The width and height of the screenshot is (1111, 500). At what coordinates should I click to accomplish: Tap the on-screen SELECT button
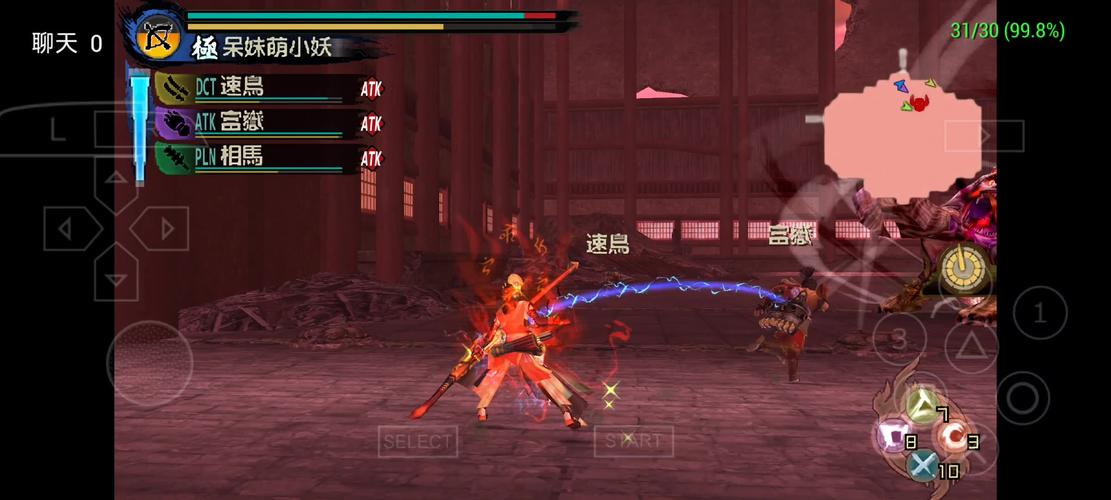coord(418,441)
